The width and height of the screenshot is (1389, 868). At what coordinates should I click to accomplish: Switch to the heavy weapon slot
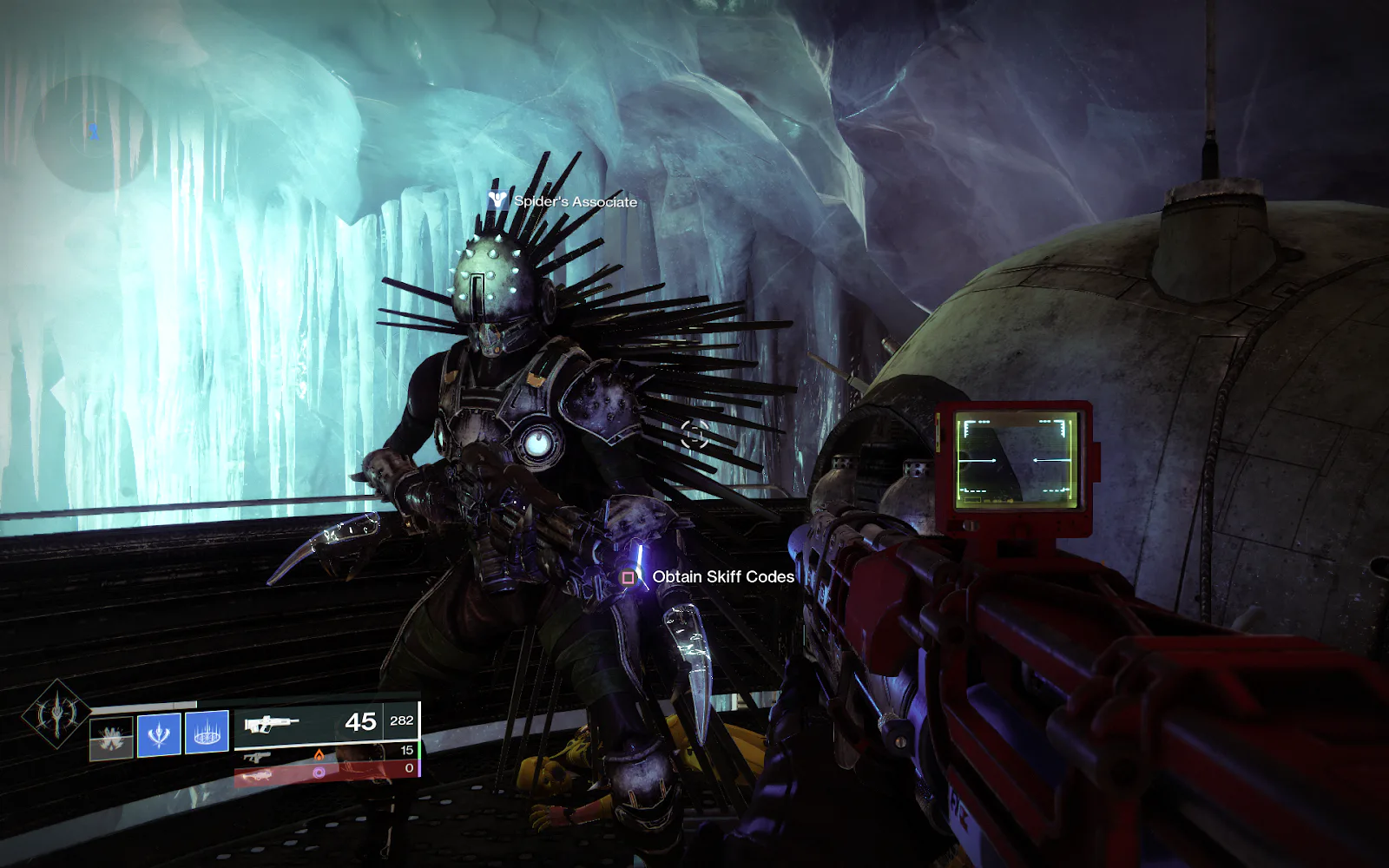(326, 773)
